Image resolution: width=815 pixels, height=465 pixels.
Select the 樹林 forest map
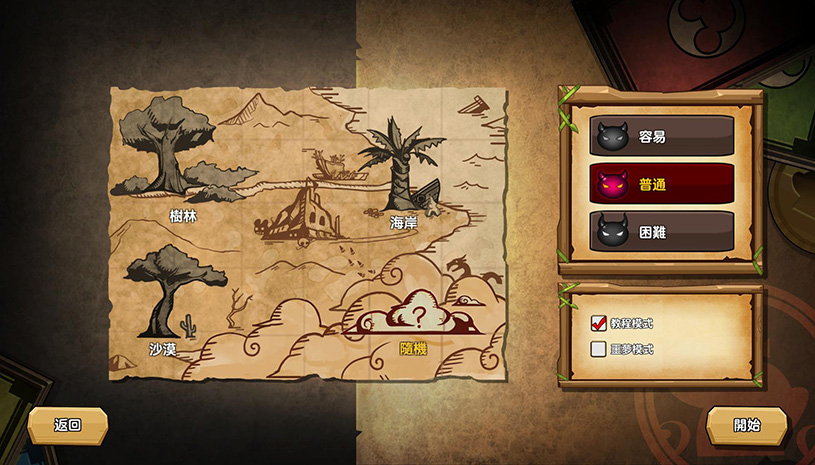click(x=165, y=155)
